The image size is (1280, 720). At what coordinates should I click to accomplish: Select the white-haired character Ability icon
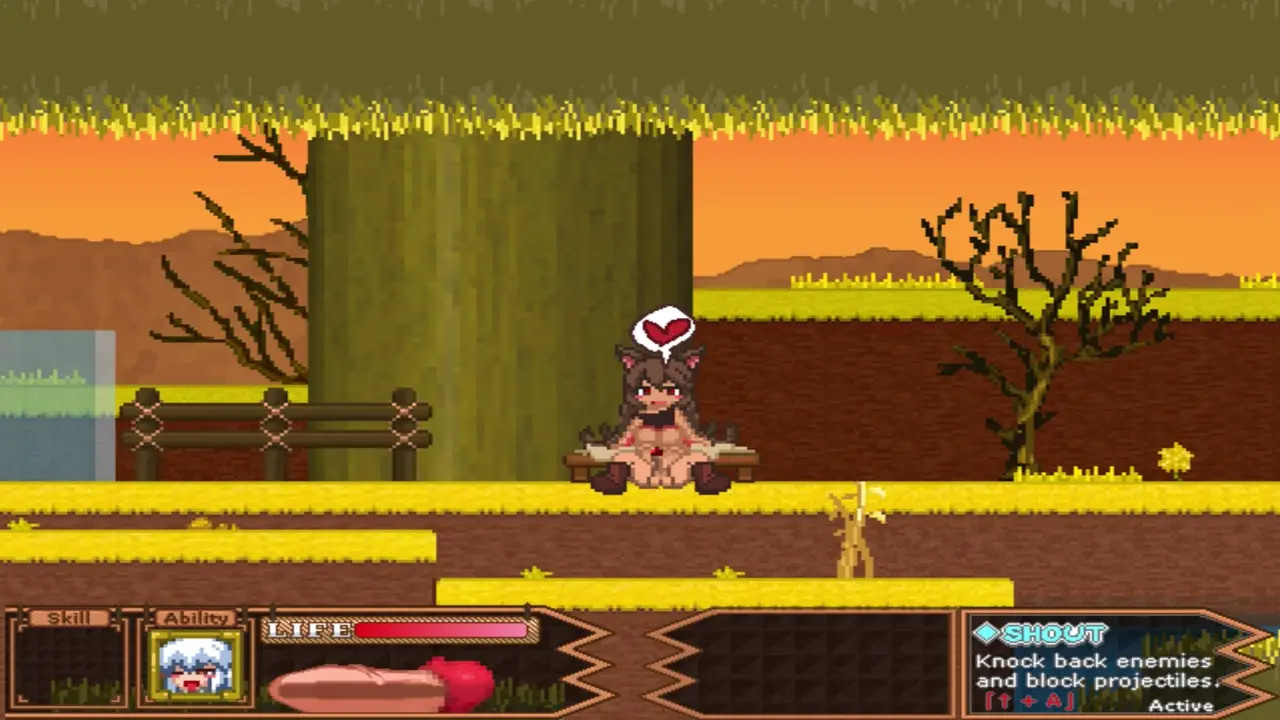point(195,665)
